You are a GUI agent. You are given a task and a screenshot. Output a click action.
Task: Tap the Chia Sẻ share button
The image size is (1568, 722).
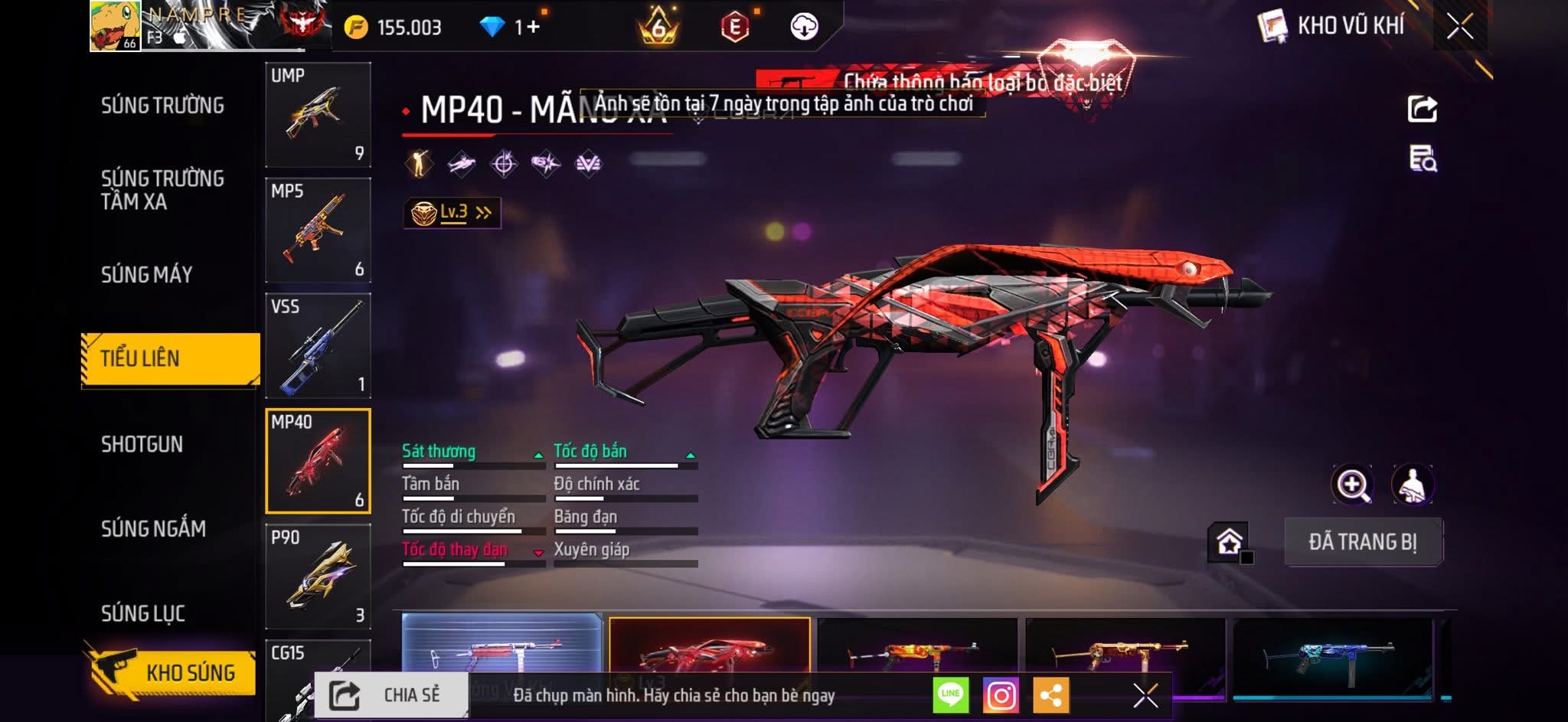391,695
